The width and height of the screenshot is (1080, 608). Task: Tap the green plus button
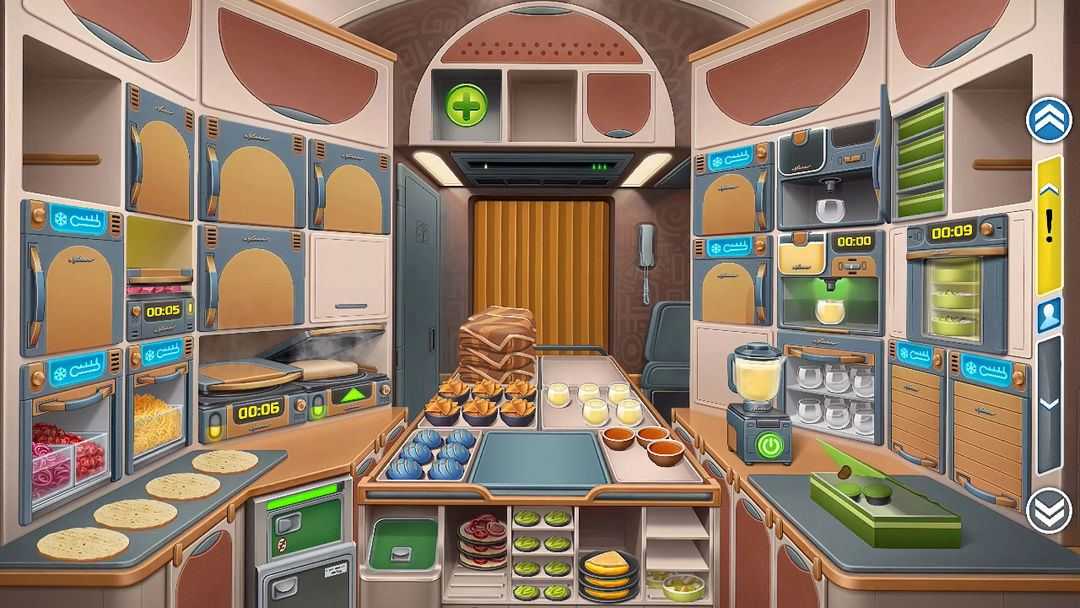tap(467, 104)
